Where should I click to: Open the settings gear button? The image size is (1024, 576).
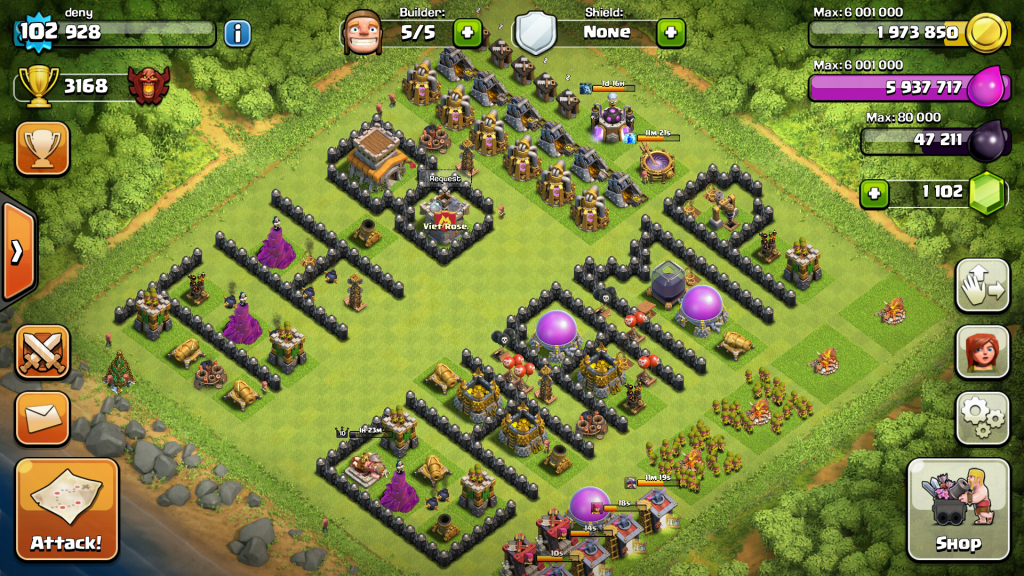point(982,417)
